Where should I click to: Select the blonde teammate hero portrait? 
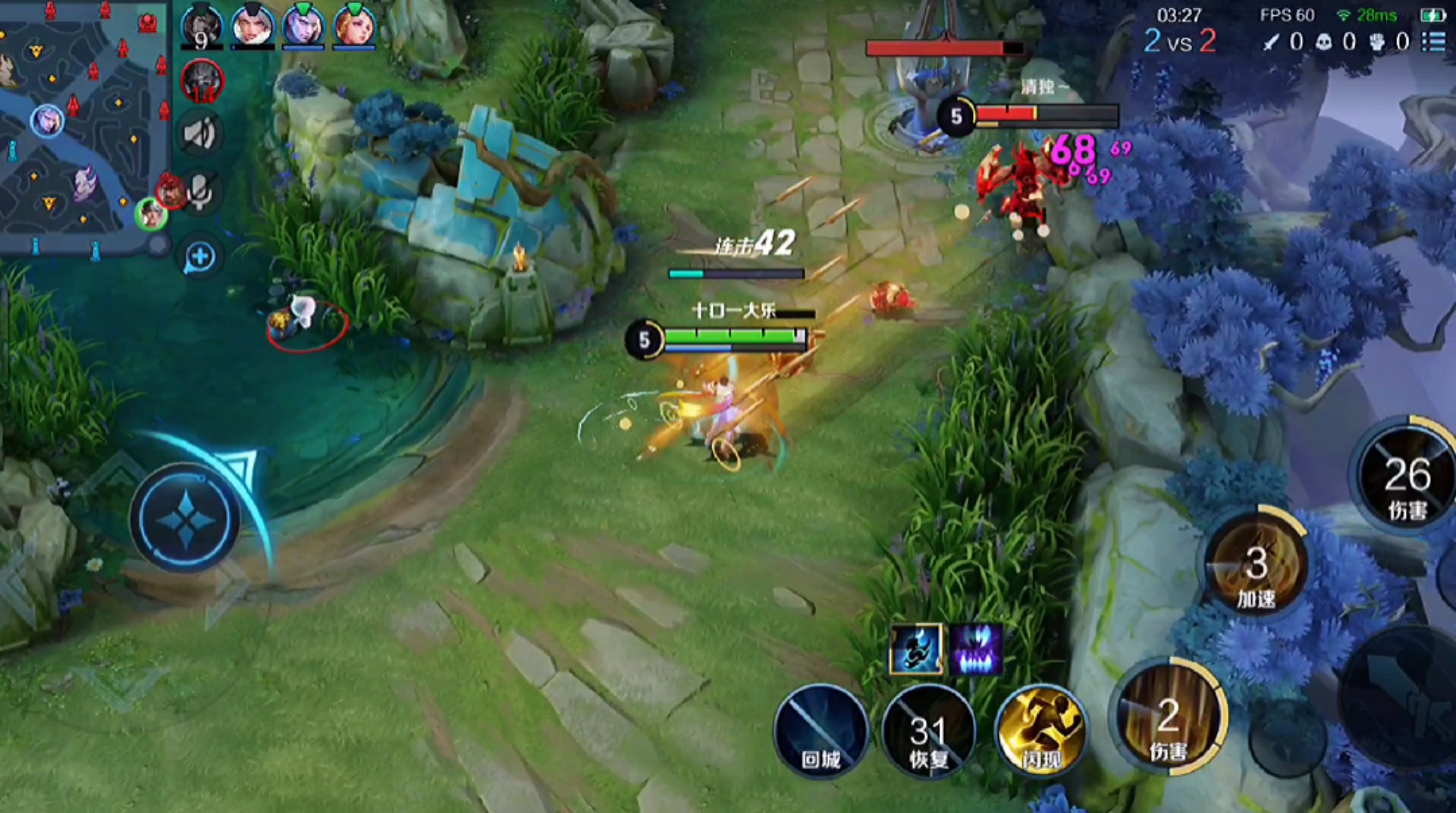(x=354, y=26)
